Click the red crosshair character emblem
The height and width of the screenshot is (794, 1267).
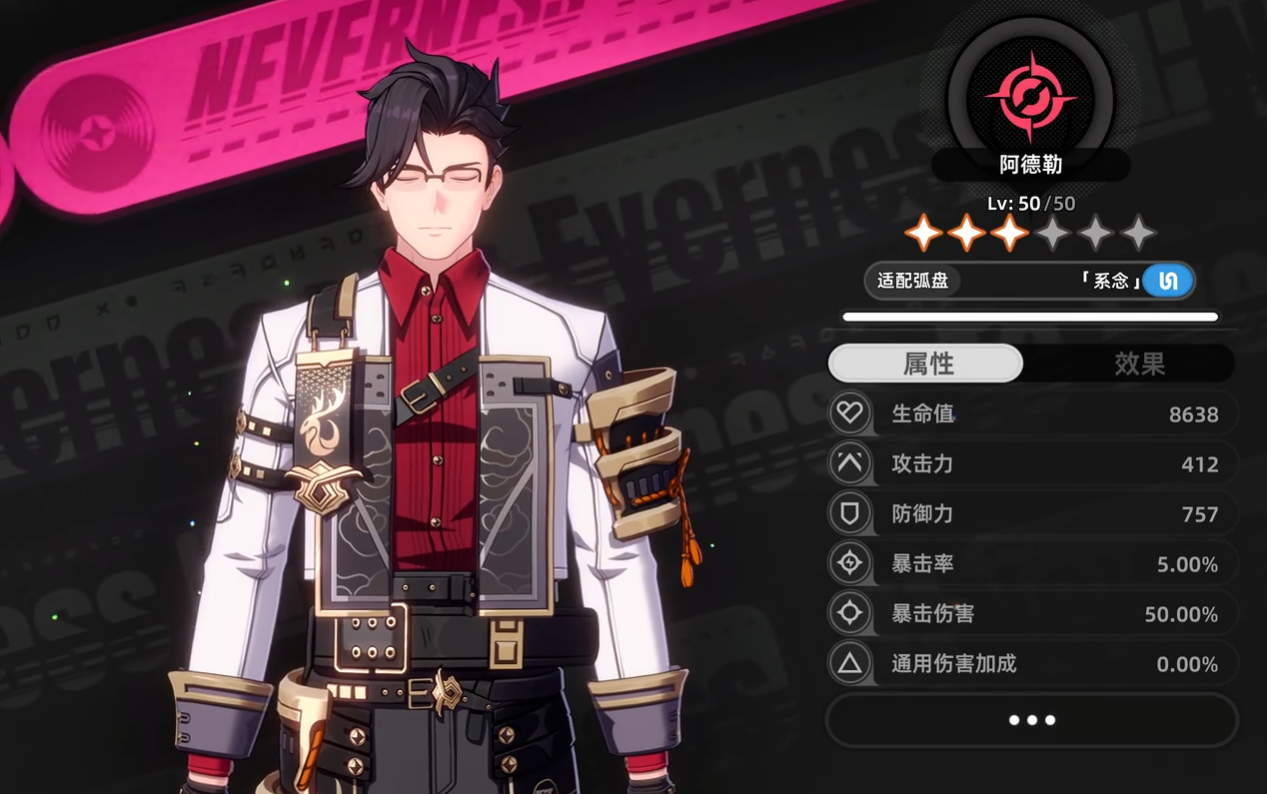(x=1030, y=96)
